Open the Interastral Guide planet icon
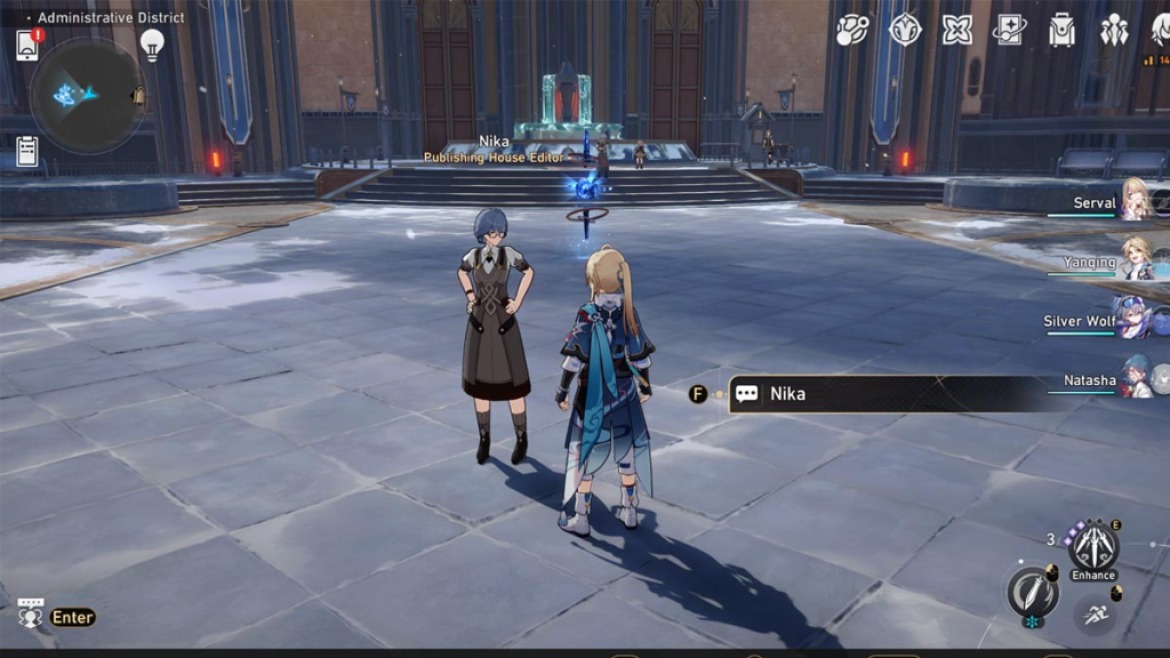Screen dimensions: 1170x658 tap(852, 30)
